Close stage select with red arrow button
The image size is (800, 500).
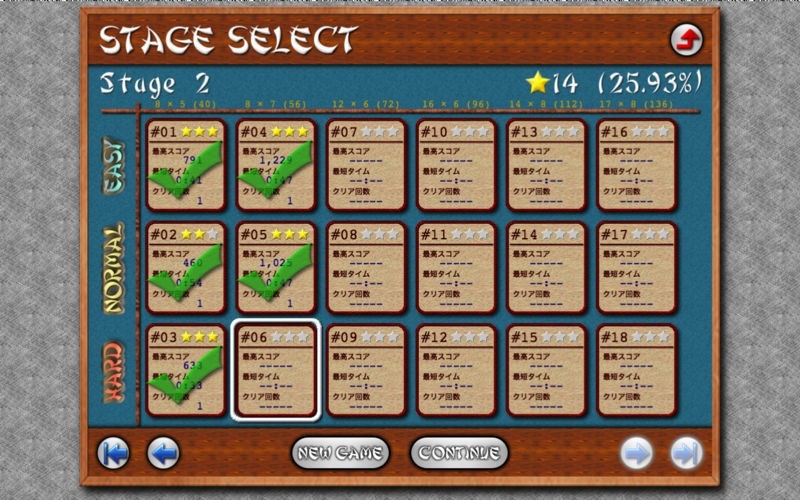click(x=686, y=40)
